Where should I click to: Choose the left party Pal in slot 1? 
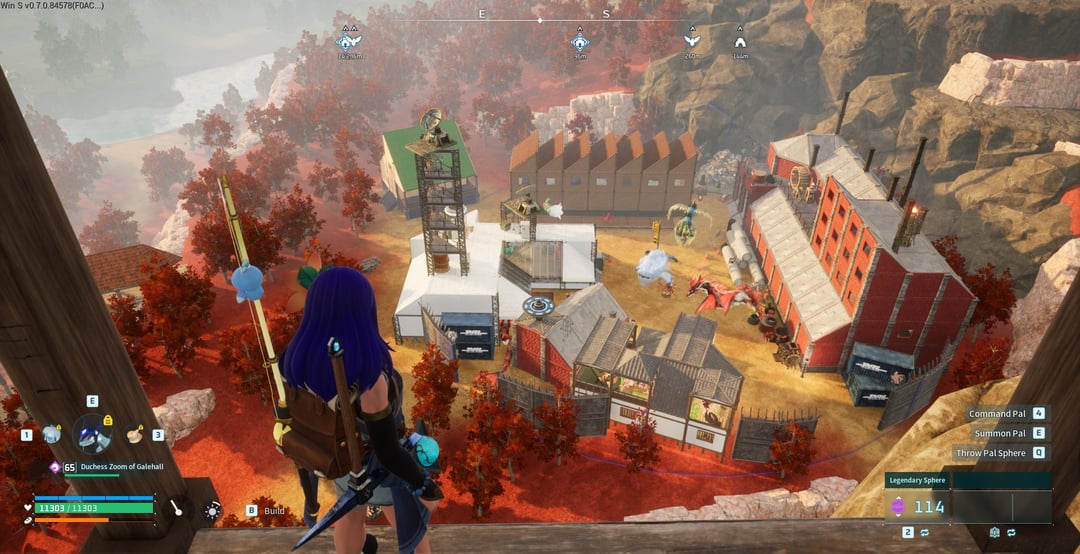click(x=51, y=434)
